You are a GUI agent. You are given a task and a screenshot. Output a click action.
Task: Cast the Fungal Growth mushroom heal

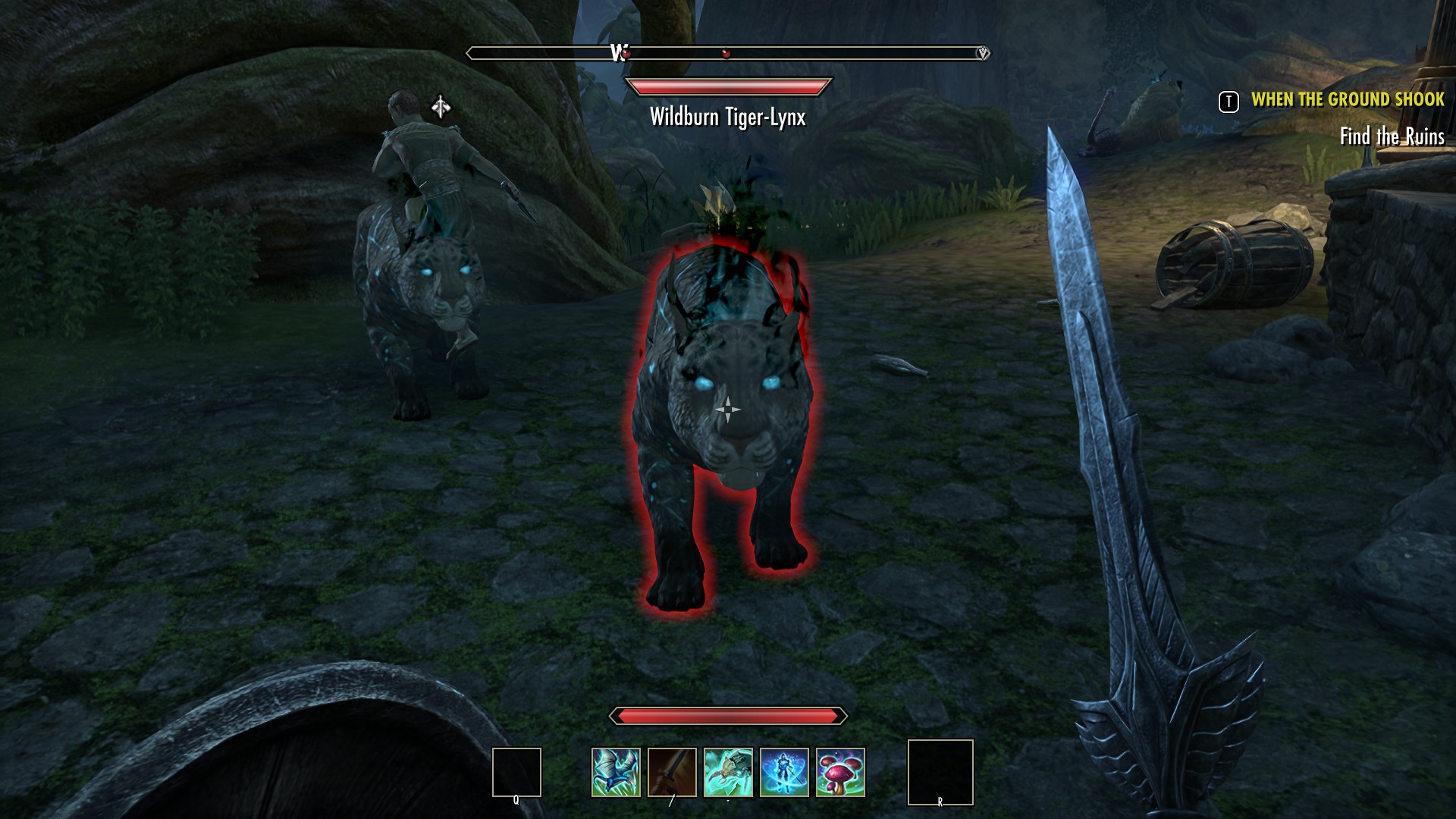tap(840, 772)
